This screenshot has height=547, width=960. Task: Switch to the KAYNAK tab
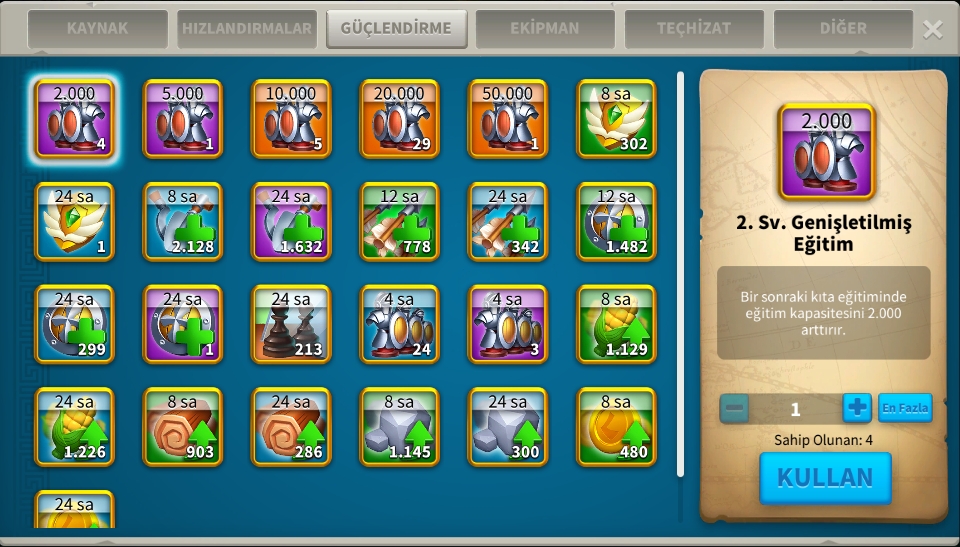97,28
